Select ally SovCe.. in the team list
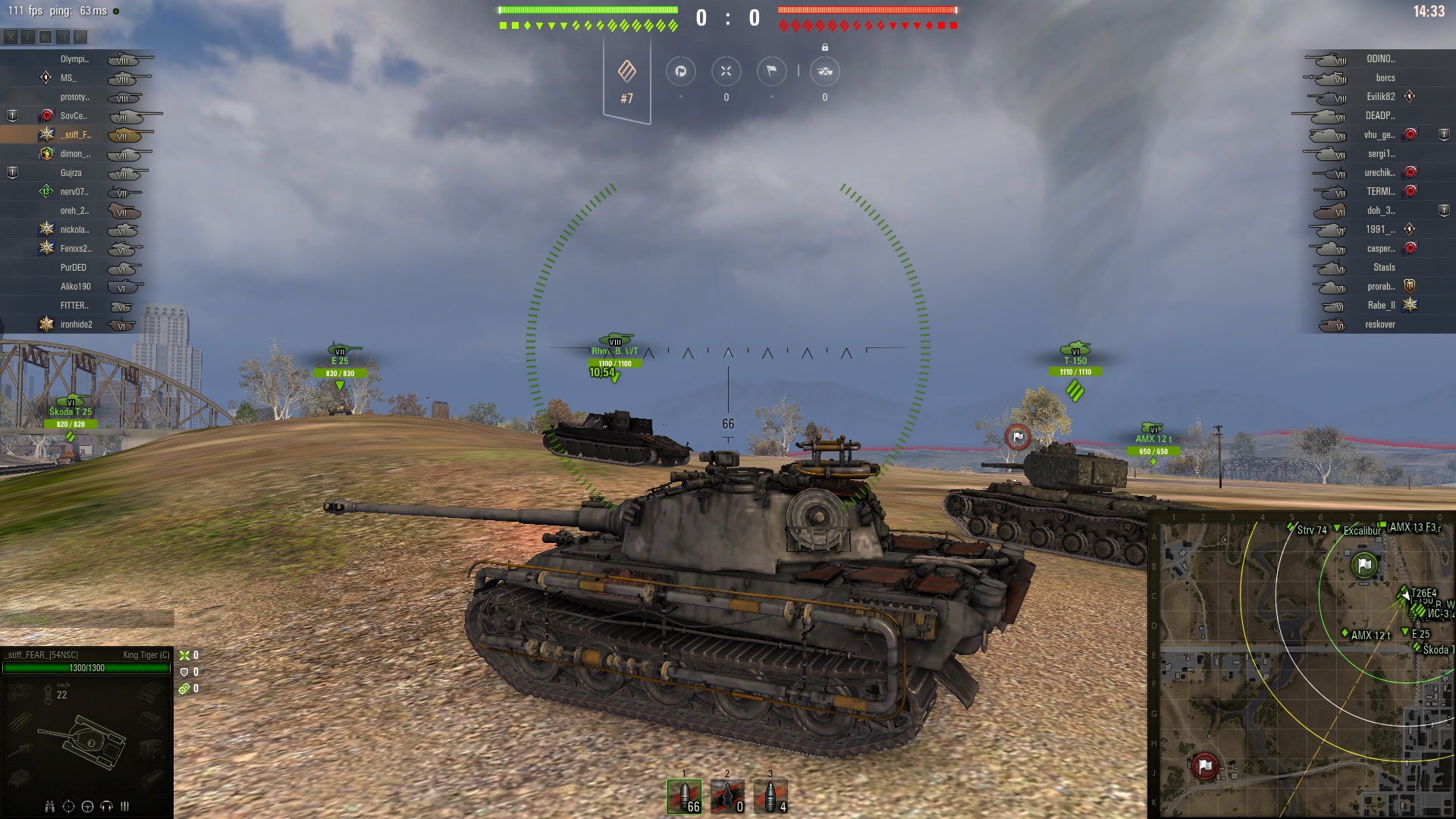This screenshot has width=1456, height=819. (74, 116)
